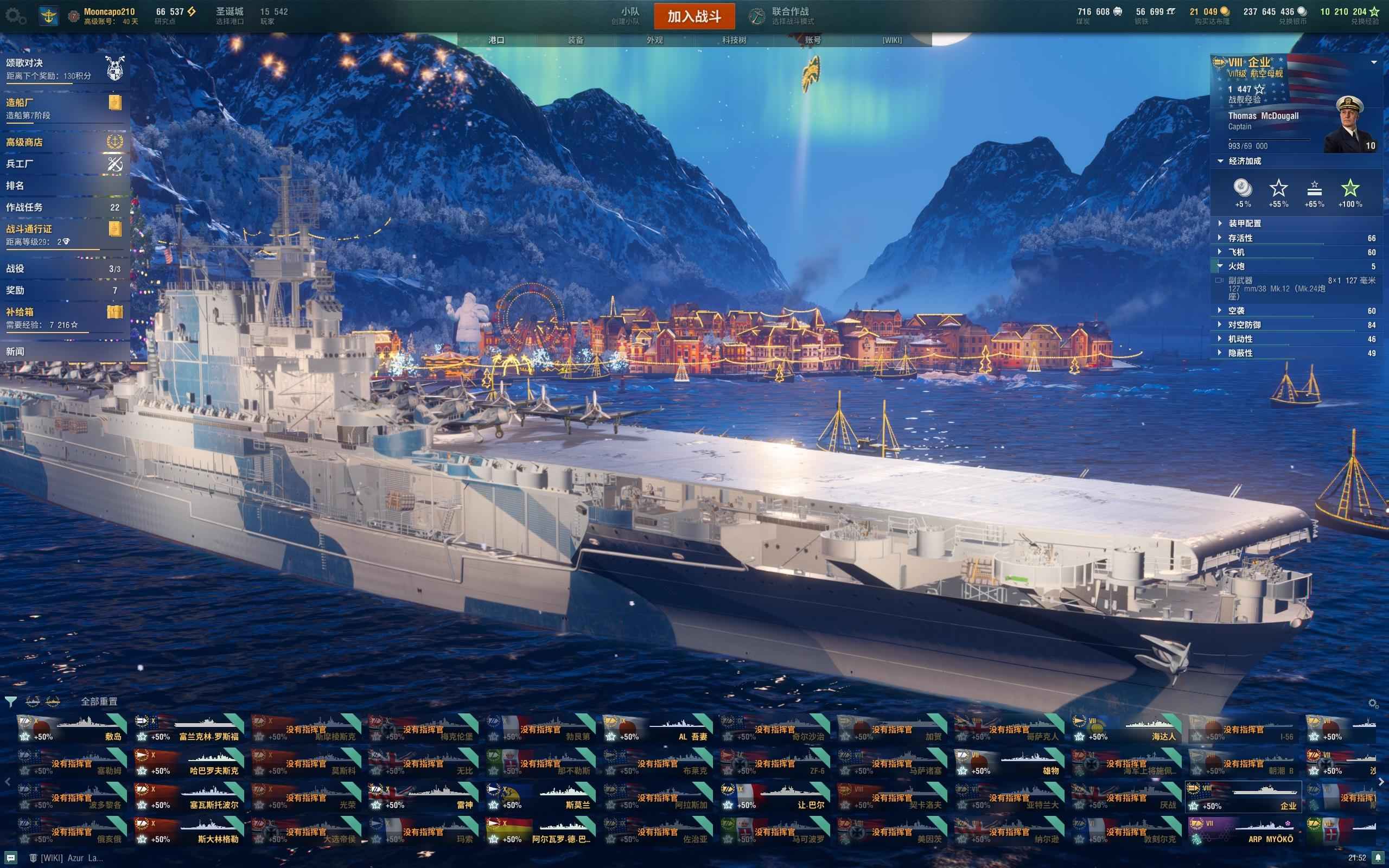Switch to the 装备 tab

(x=575, y=40)
